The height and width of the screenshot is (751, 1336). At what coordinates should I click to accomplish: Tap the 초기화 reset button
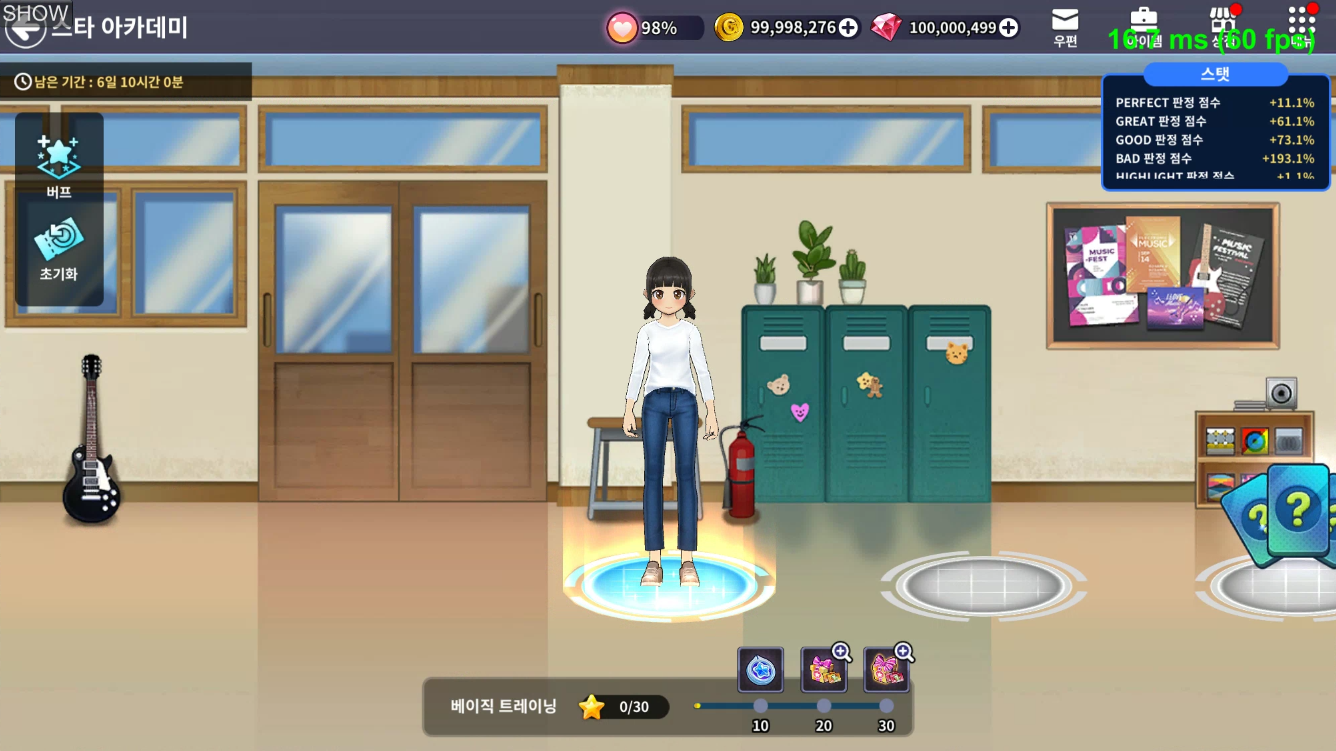click(59, 250)
